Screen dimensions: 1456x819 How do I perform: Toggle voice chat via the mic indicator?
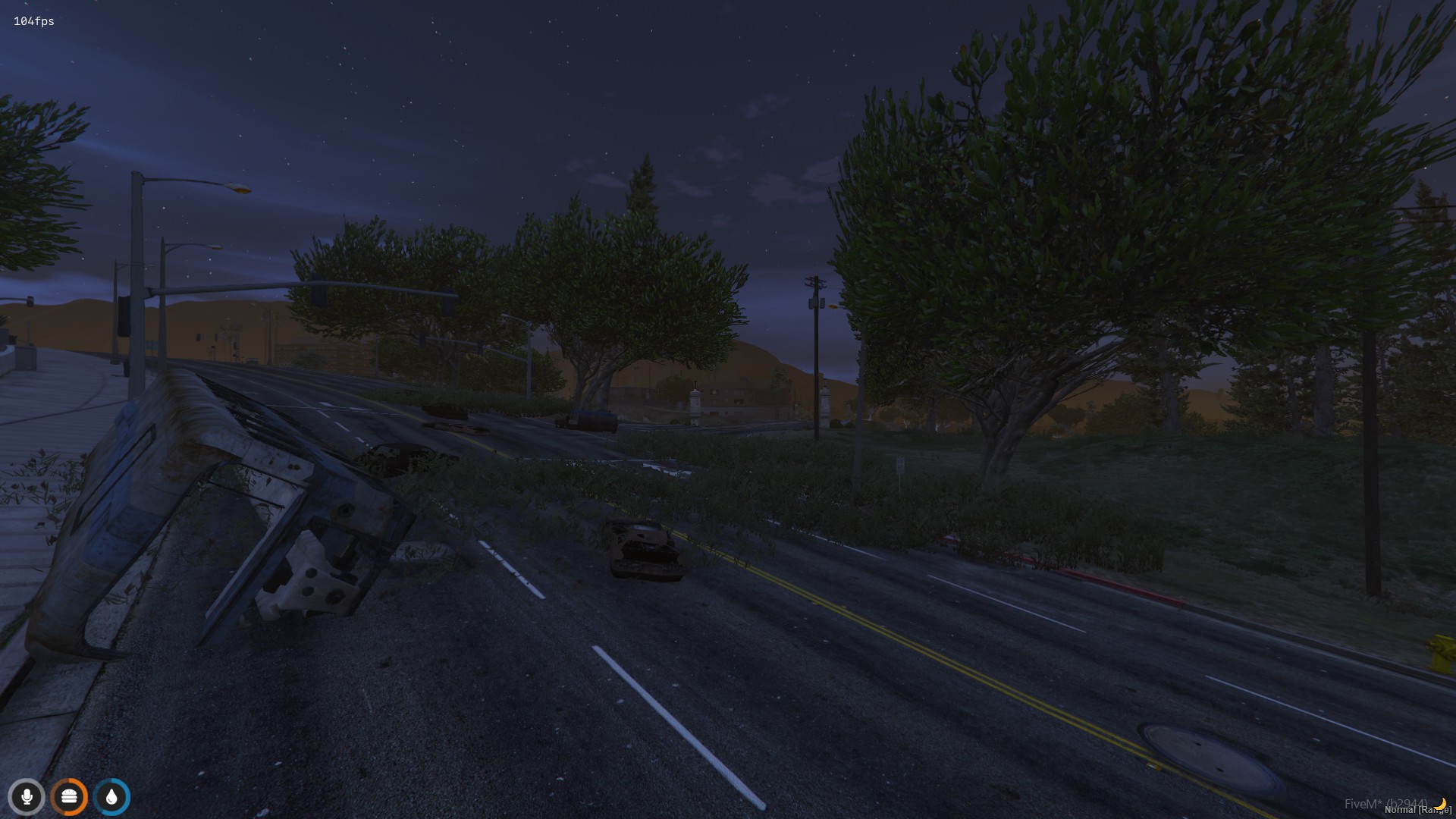click(27, 797)
